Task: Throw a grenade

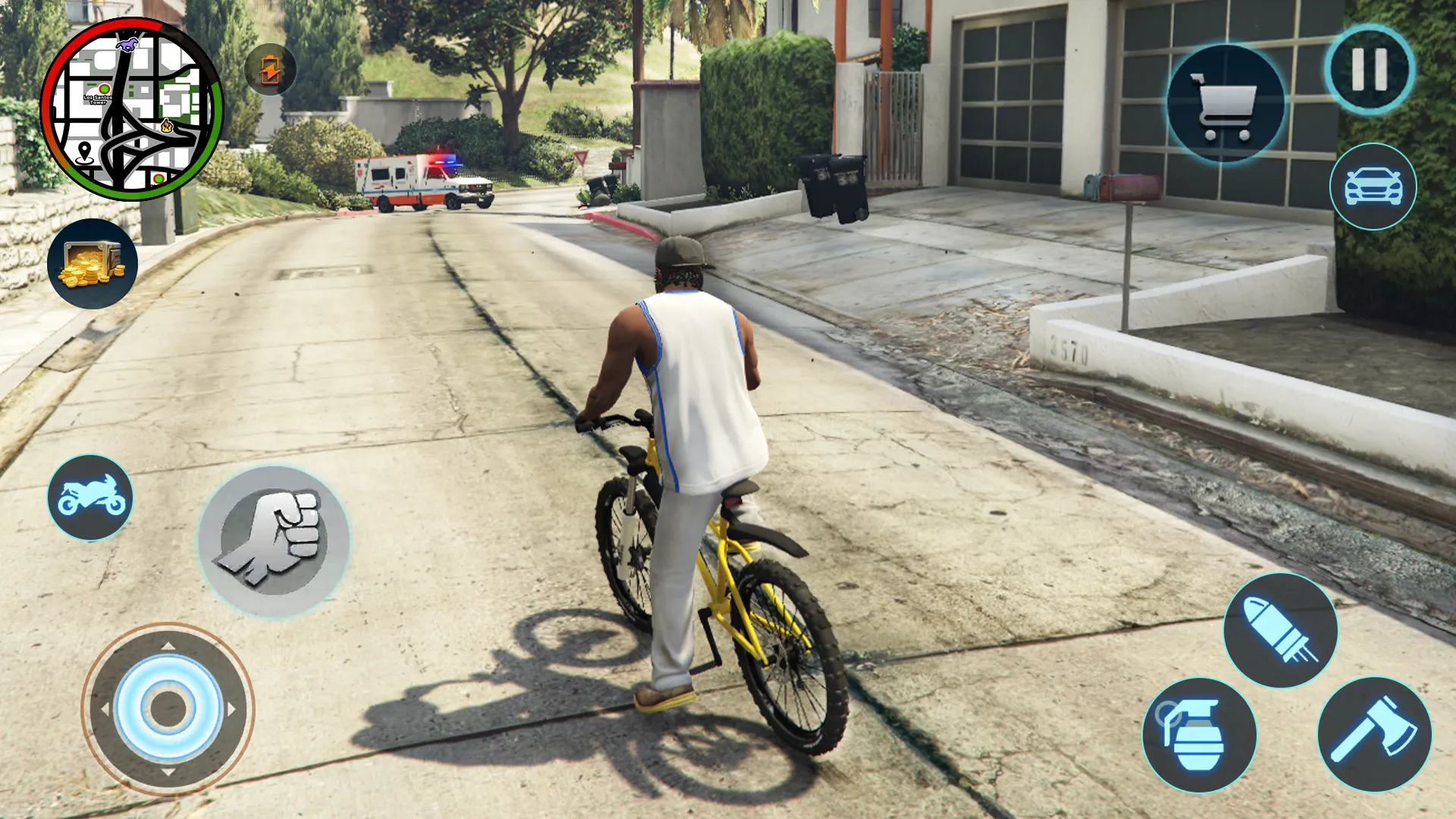Action: 1199,735
